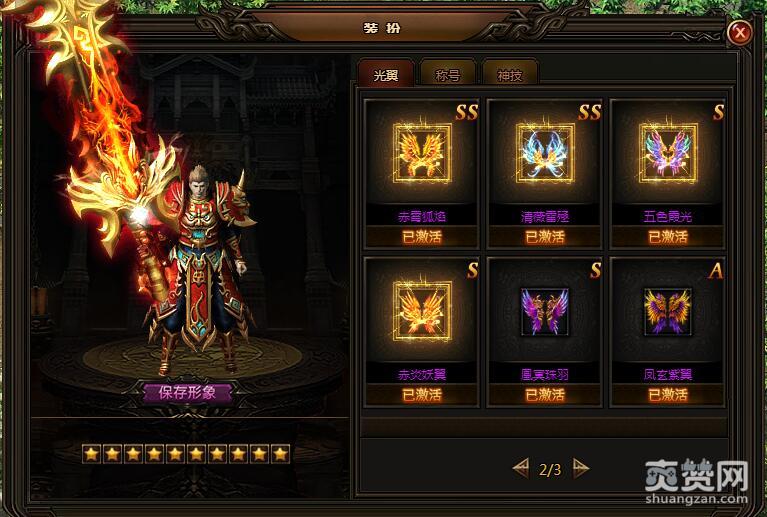Select the 赤霄狐焰 wings icon
This screenshot has height=517, width=767.
(x=421, y=157)
